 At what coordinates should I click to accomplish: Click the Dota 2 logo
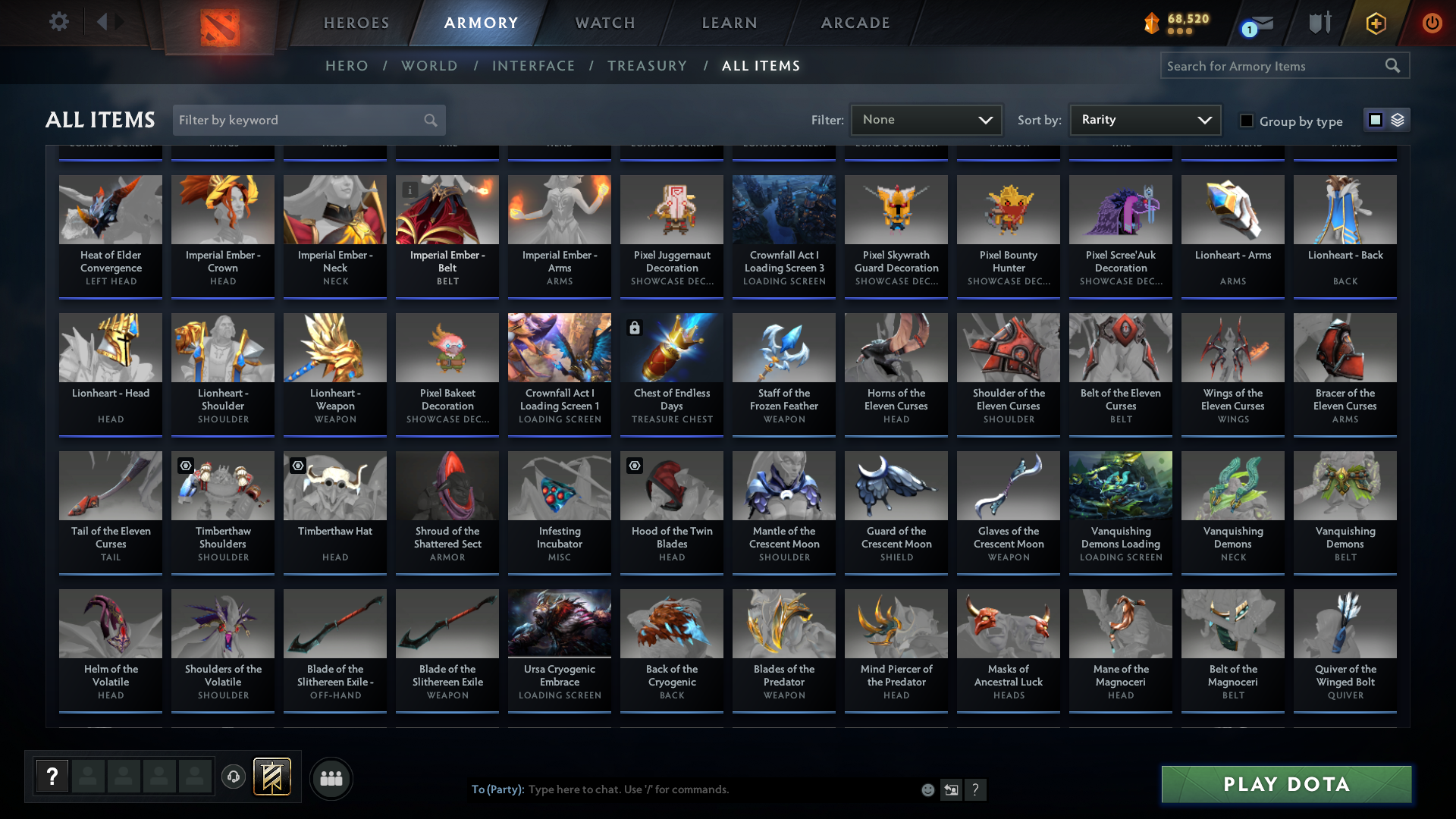(x=221, y=24)
